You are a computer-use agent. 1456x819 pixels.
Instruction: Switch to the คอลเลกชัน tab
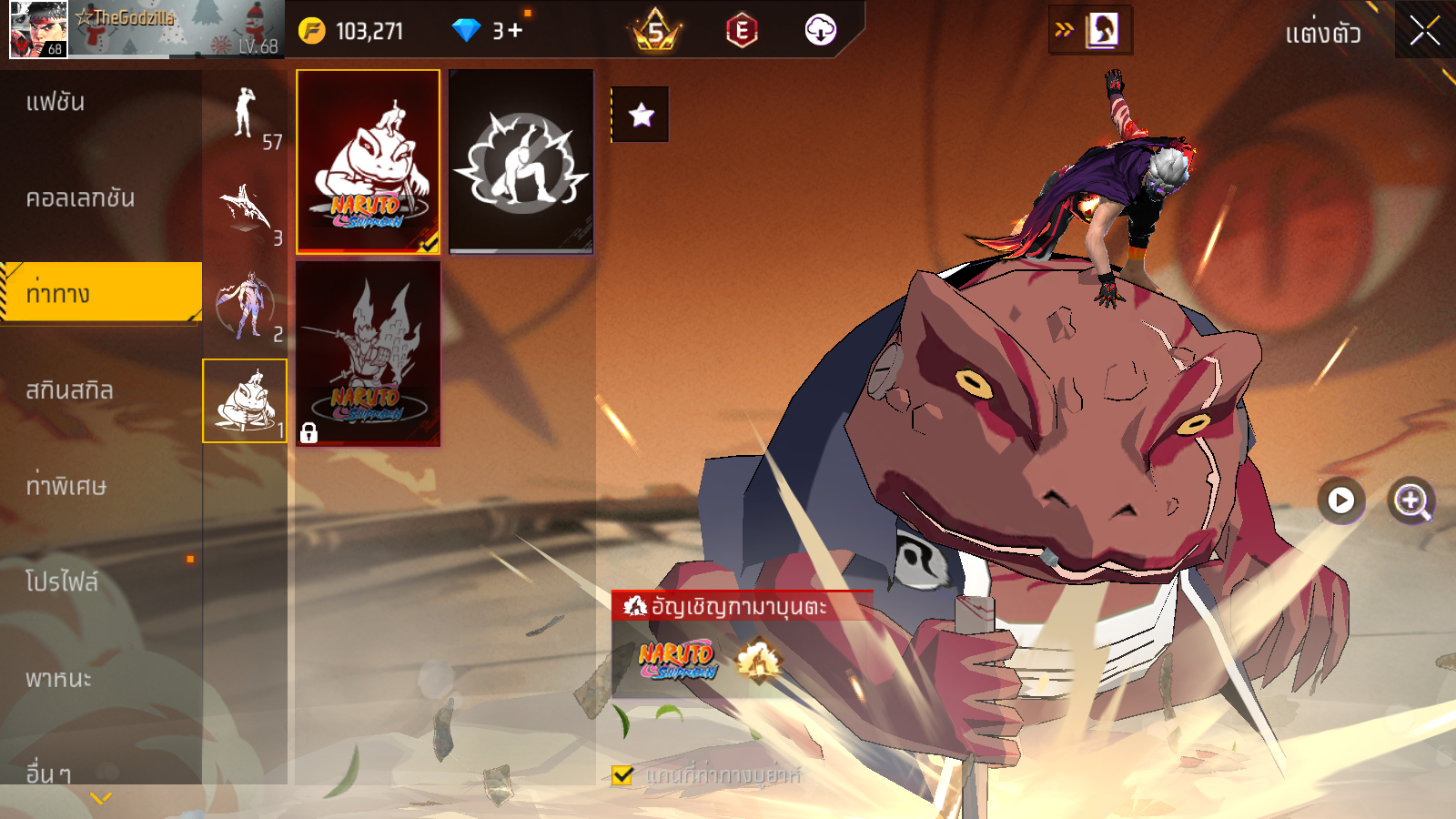100,198
